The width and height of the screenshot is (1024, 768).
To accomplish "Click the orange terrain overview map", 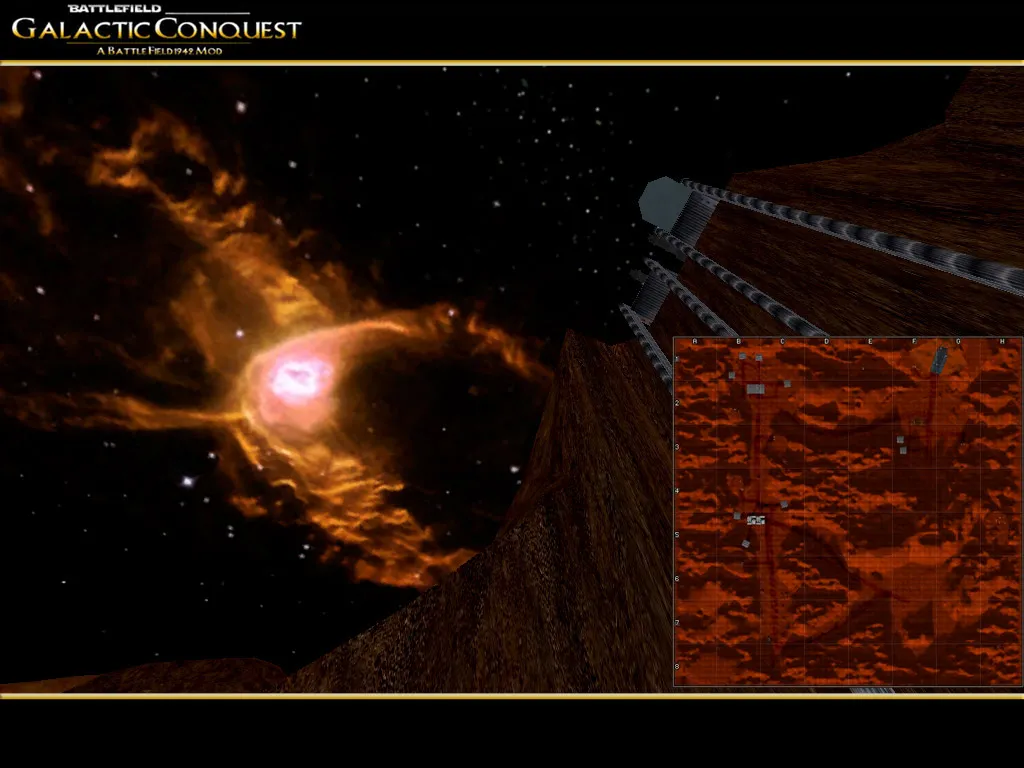I will (847, 511).
